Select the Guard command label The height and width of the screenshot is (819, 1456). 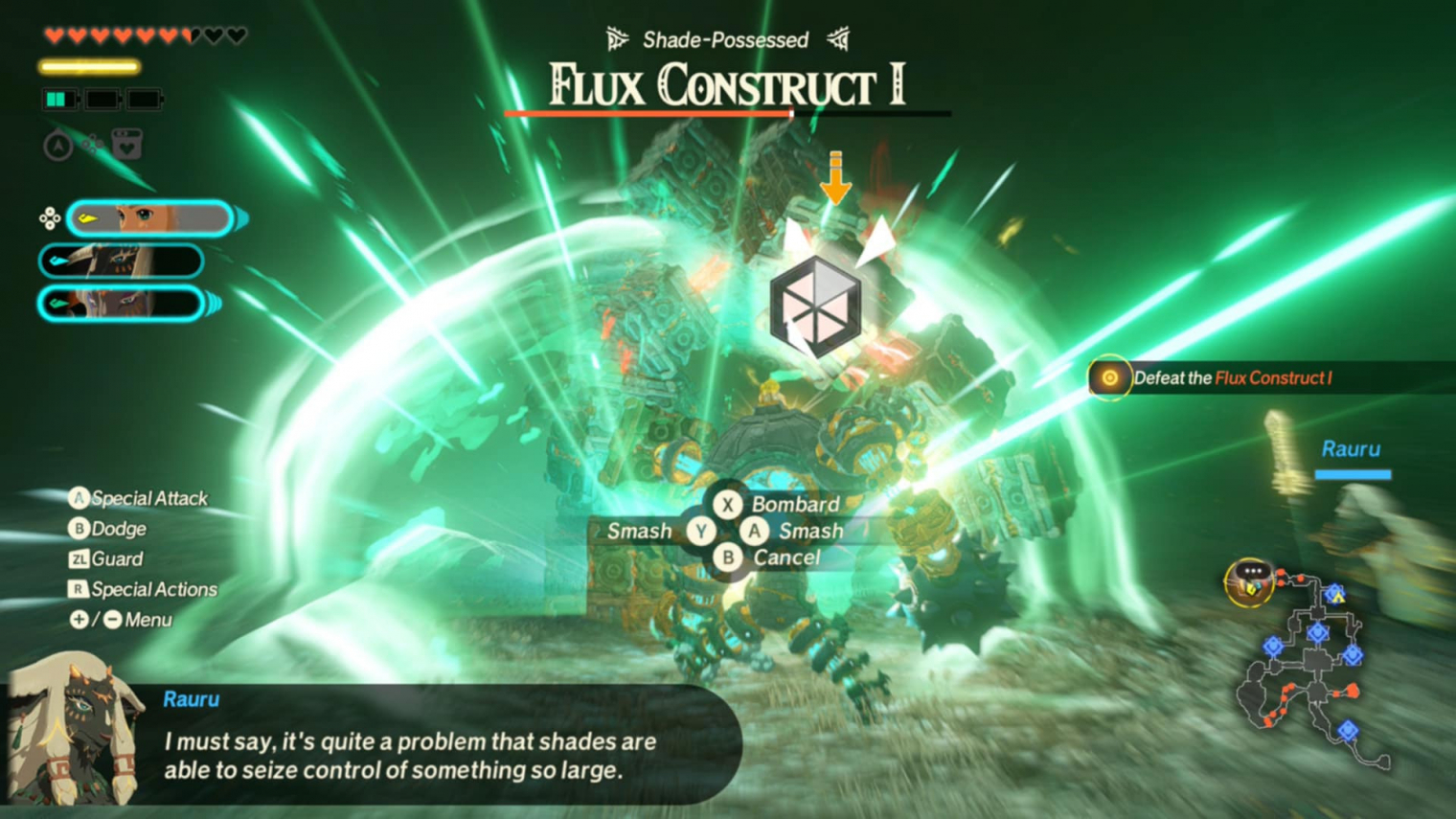pos(107,559)
